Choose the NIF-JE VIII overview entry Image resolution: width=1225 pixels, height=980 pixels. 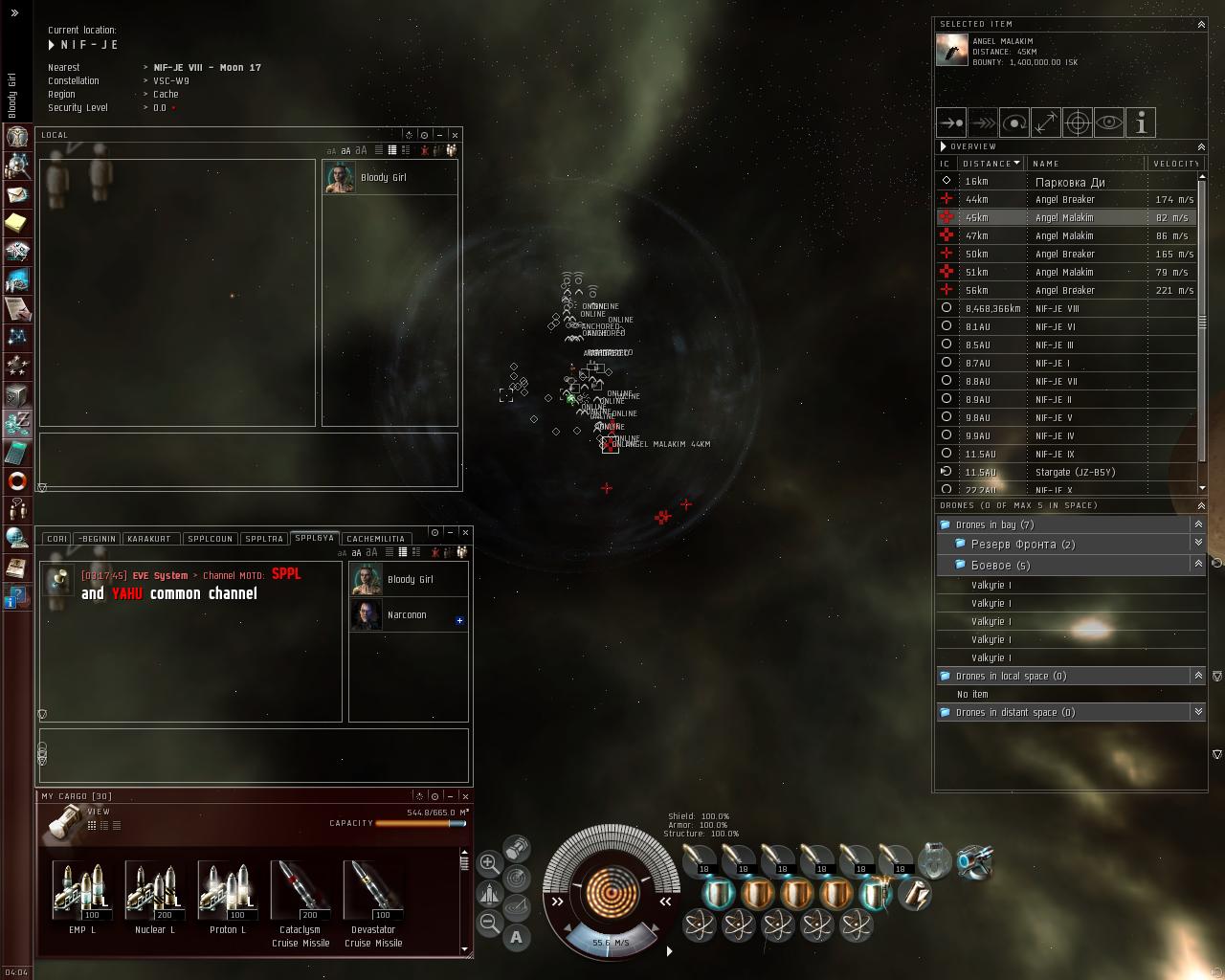(x=1057, y=308)
